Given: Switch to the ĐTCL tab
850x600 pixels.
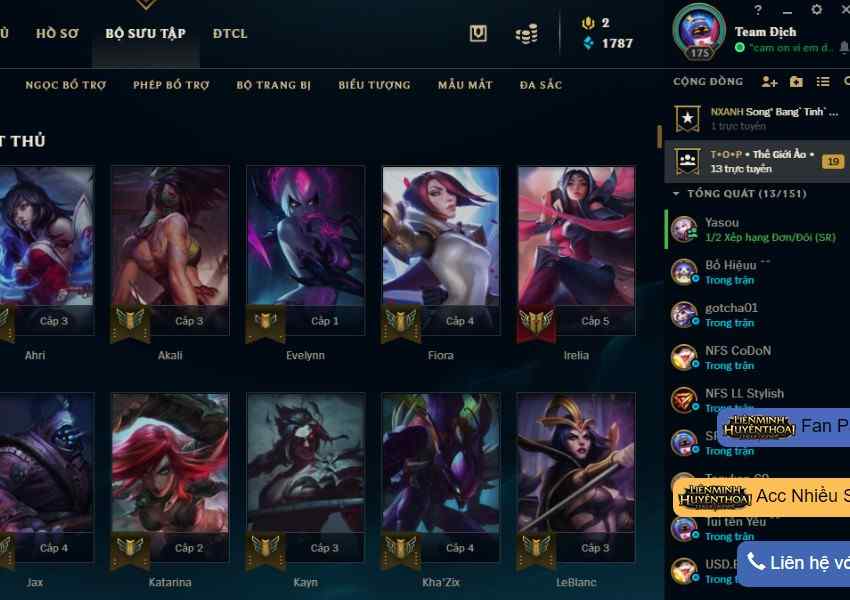Looking at the screenshot, I should coord(230,33).
